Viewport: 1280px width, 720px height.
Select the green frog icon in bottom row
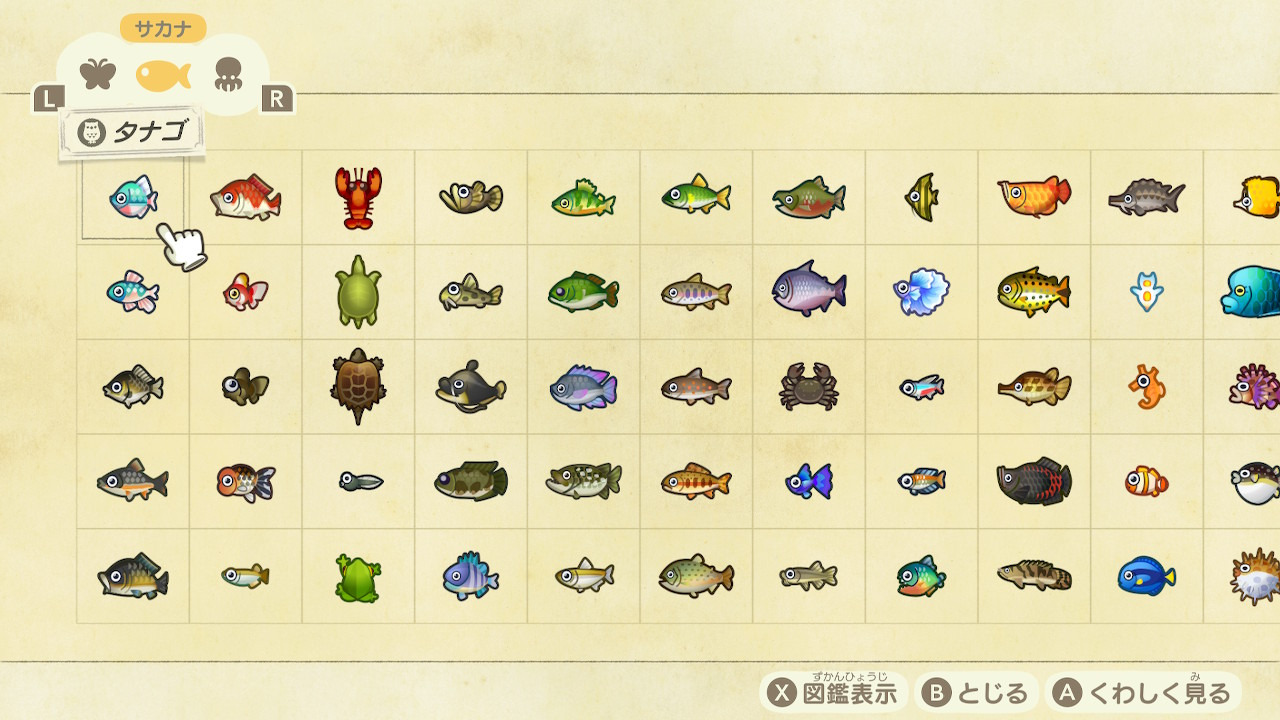[356, 577]
